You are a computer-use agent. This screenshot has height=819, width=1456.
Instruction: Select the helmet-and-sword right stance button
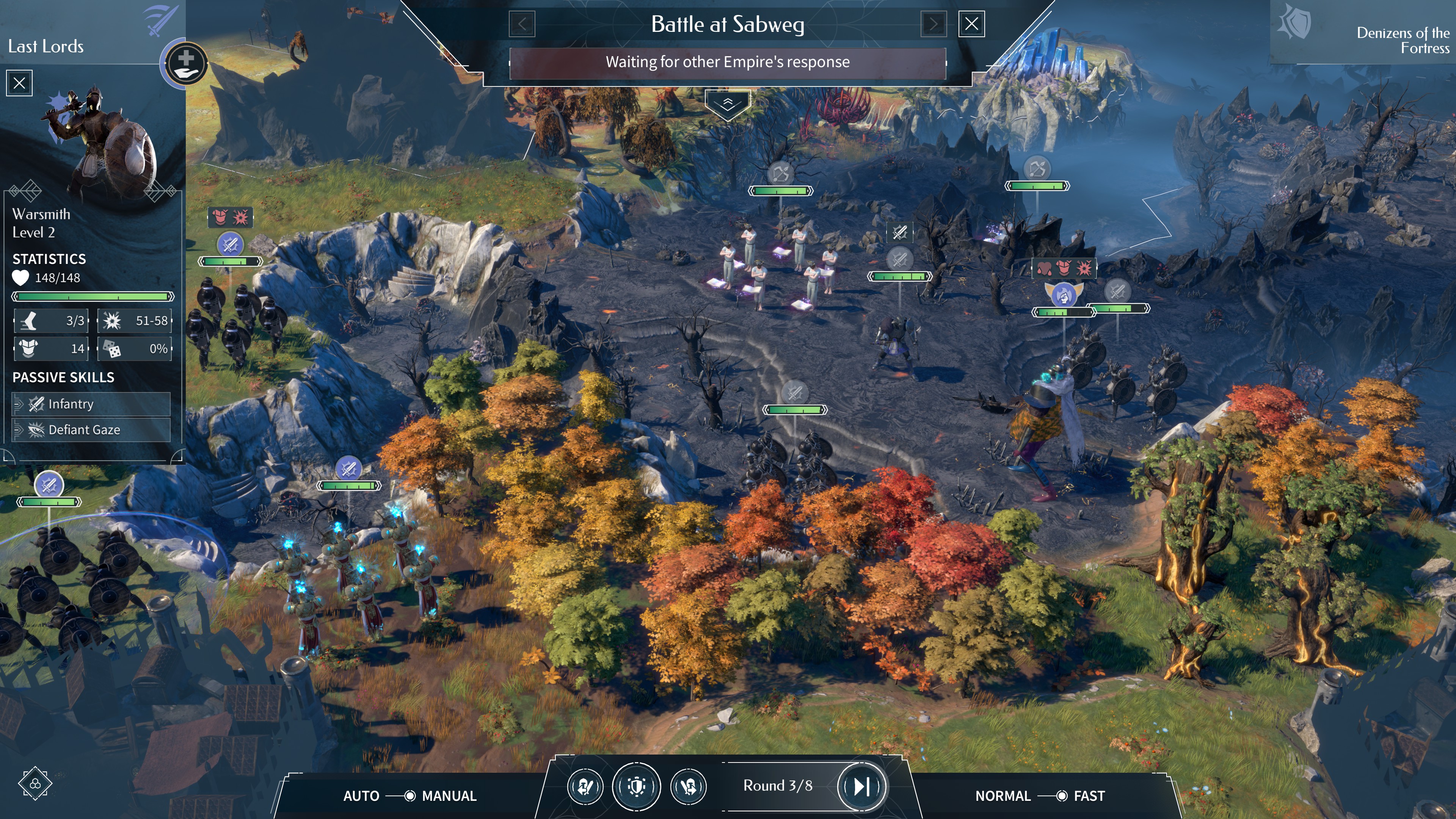(x=689, y=786)
